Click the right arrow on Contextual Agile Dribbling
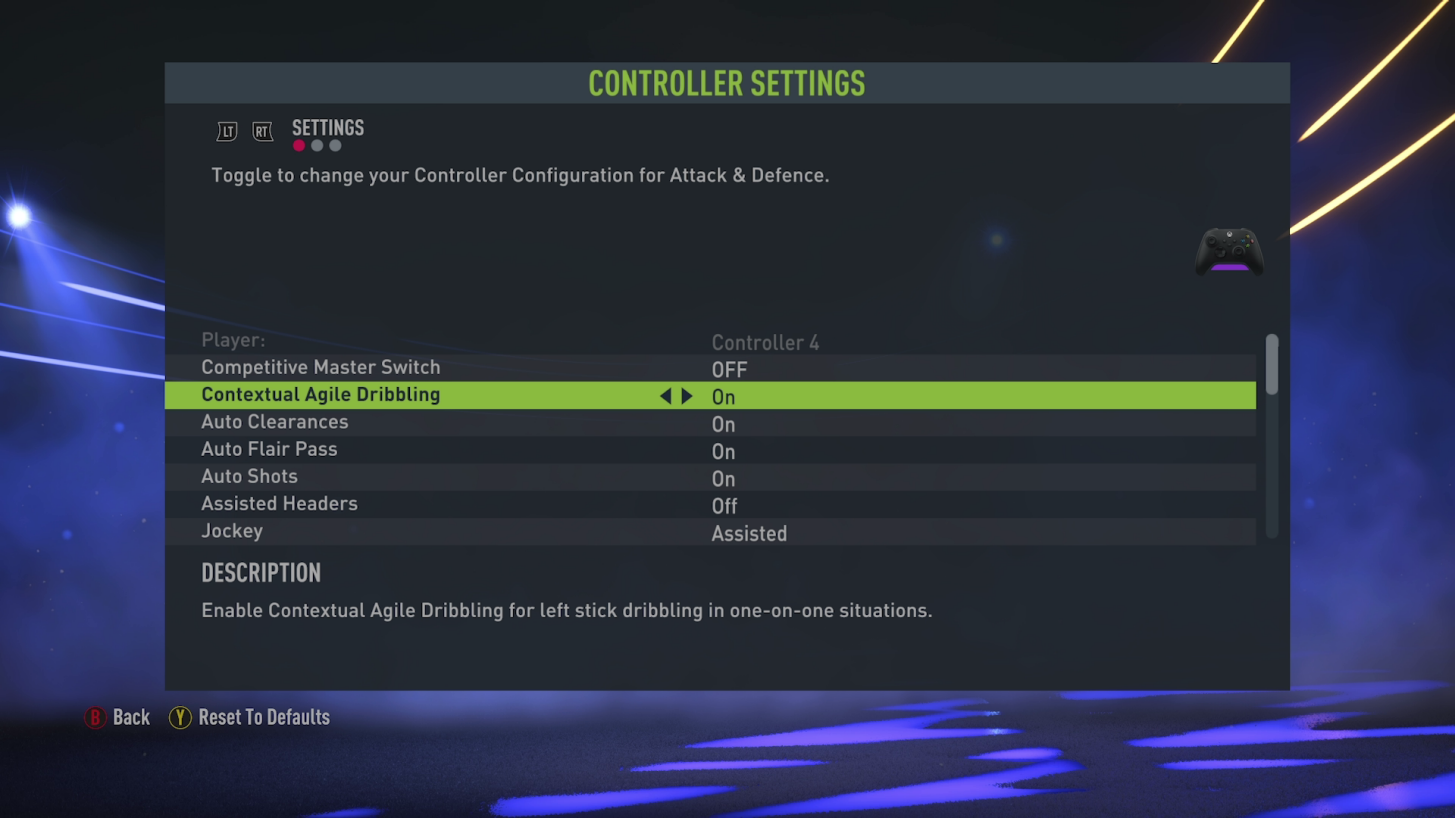 click(x=687, y=396)
